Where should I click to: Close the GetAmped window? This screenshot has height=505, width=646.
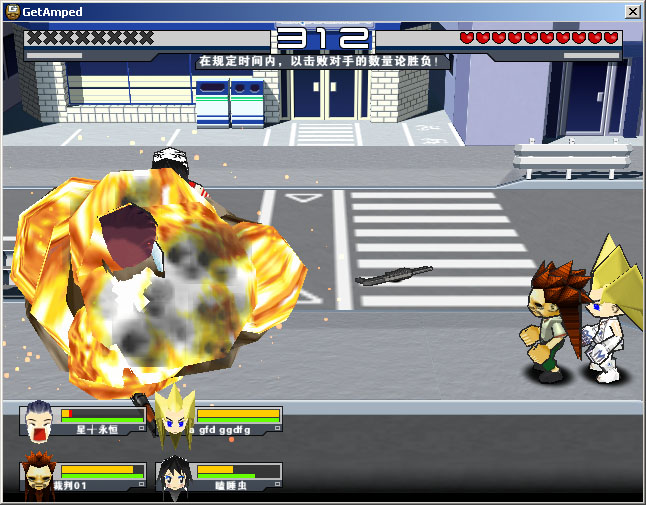point(632,11)
